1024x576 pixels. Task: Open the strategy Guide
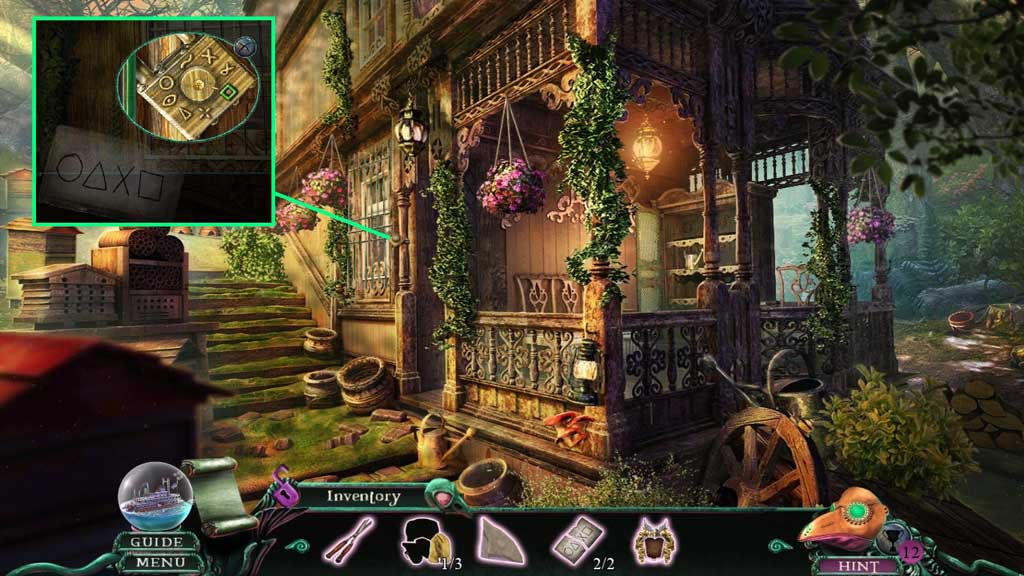[x=156, y=543]
